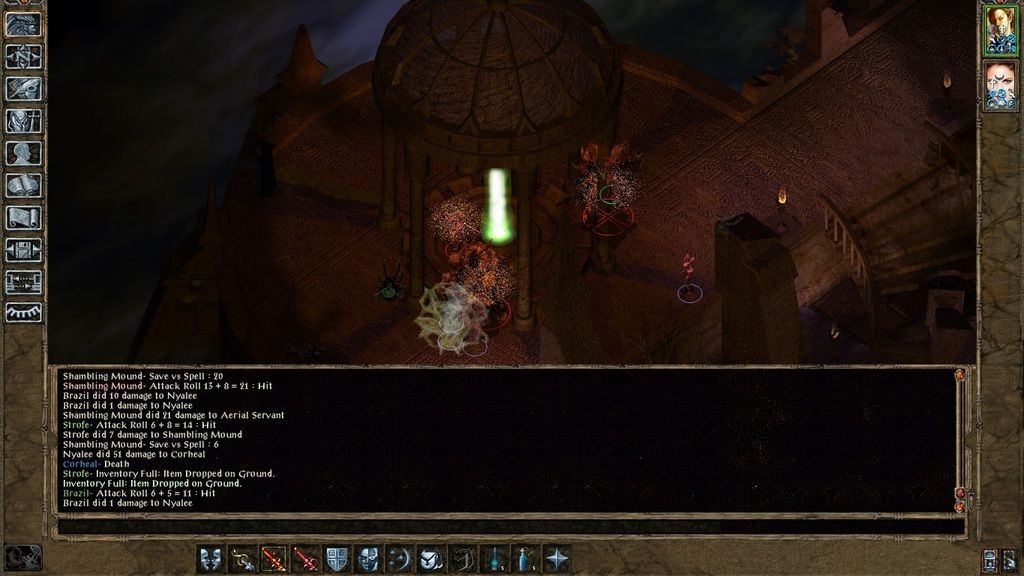Click the dragon emblem at the bottom-left corner

[23, 557]
